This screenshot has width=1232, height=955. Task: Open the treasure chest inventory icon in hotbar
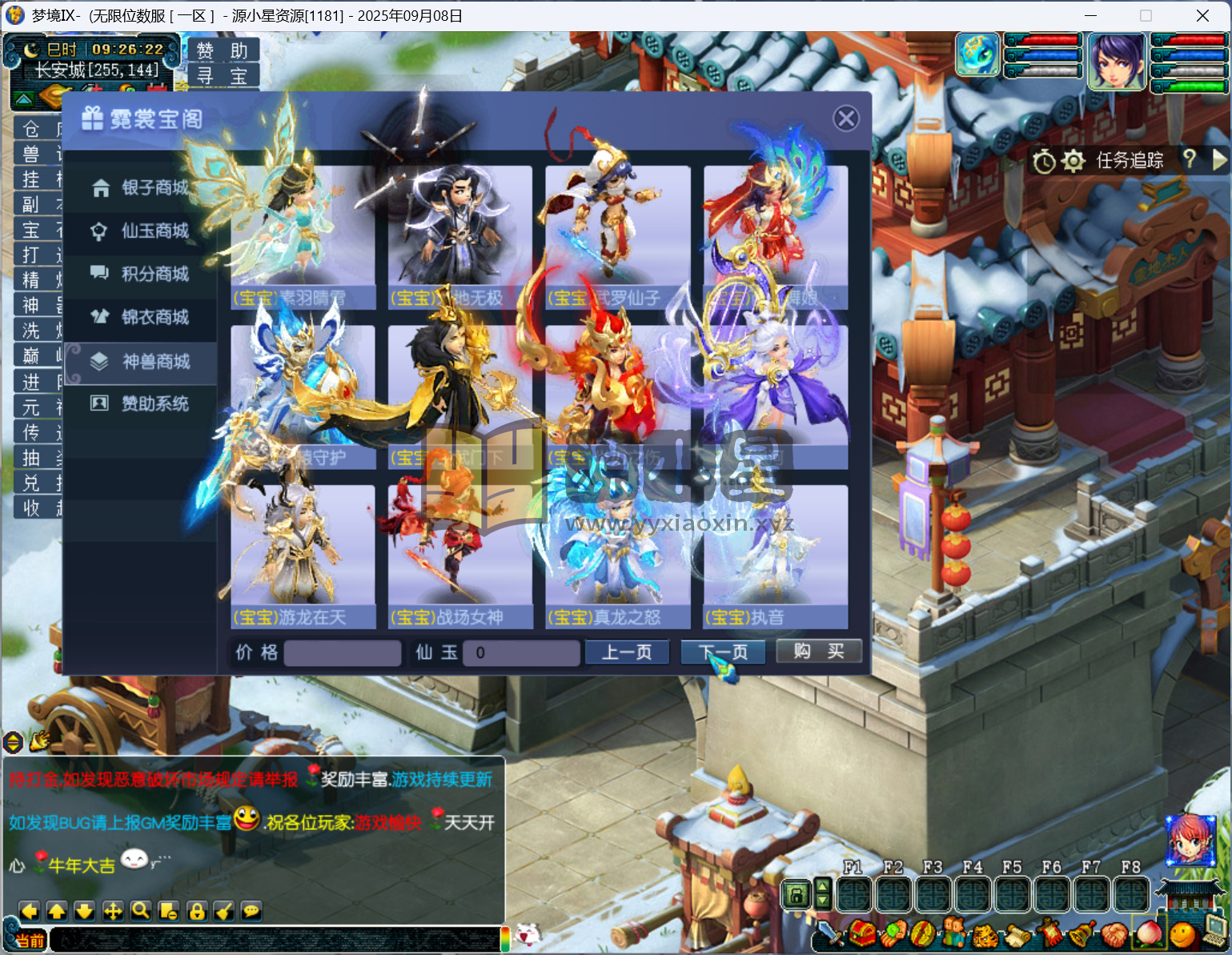click(x=863, y=934)
